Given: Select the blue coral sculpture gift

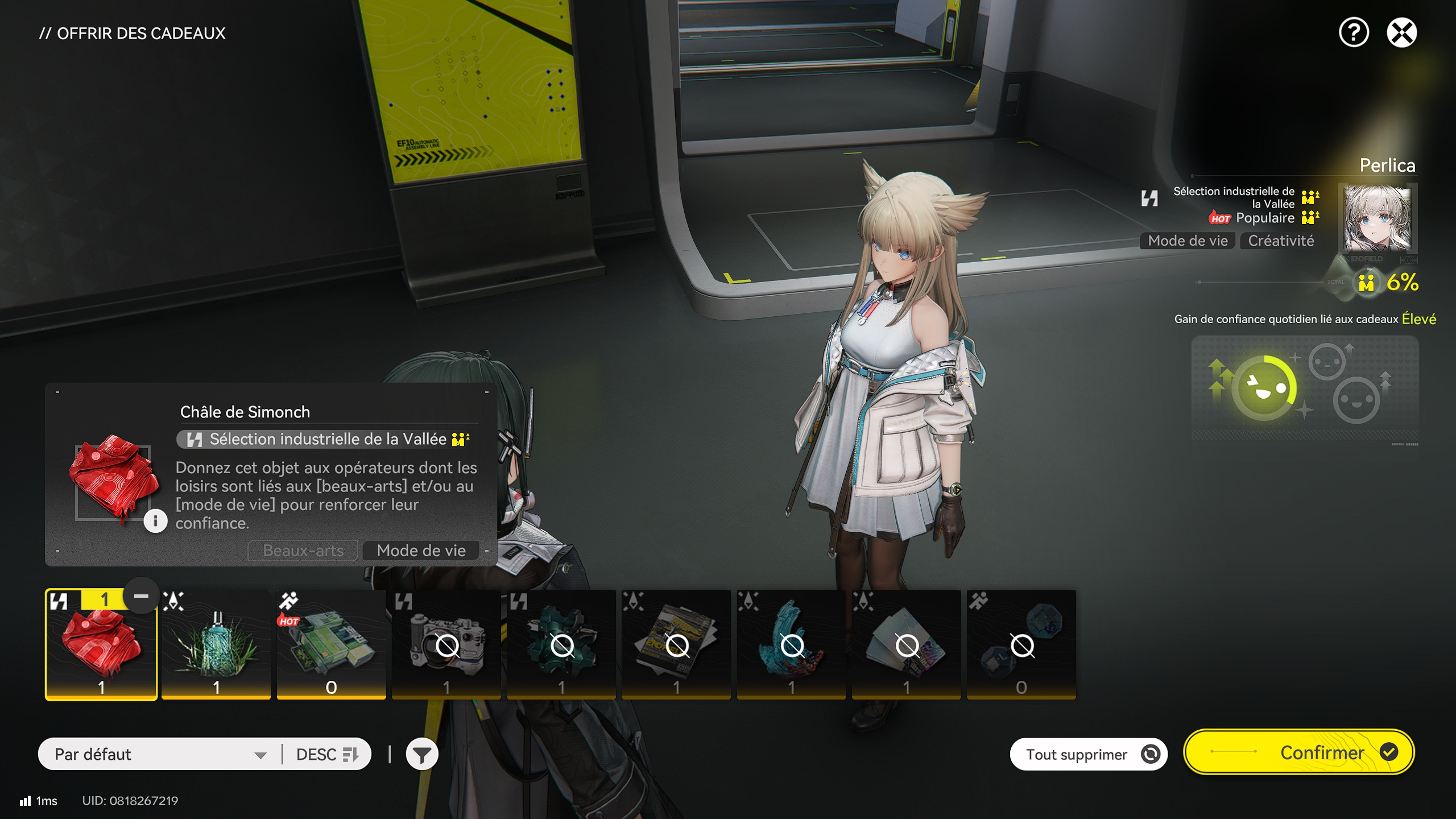Looking at the screenshot, I should (791, 646).
